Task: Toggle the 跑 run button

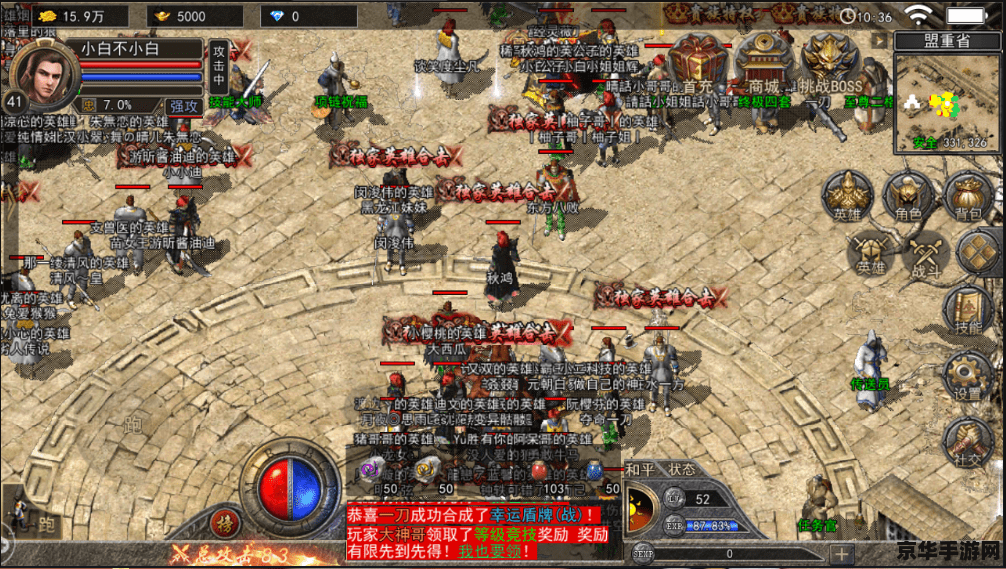Action: click(46, 524)
